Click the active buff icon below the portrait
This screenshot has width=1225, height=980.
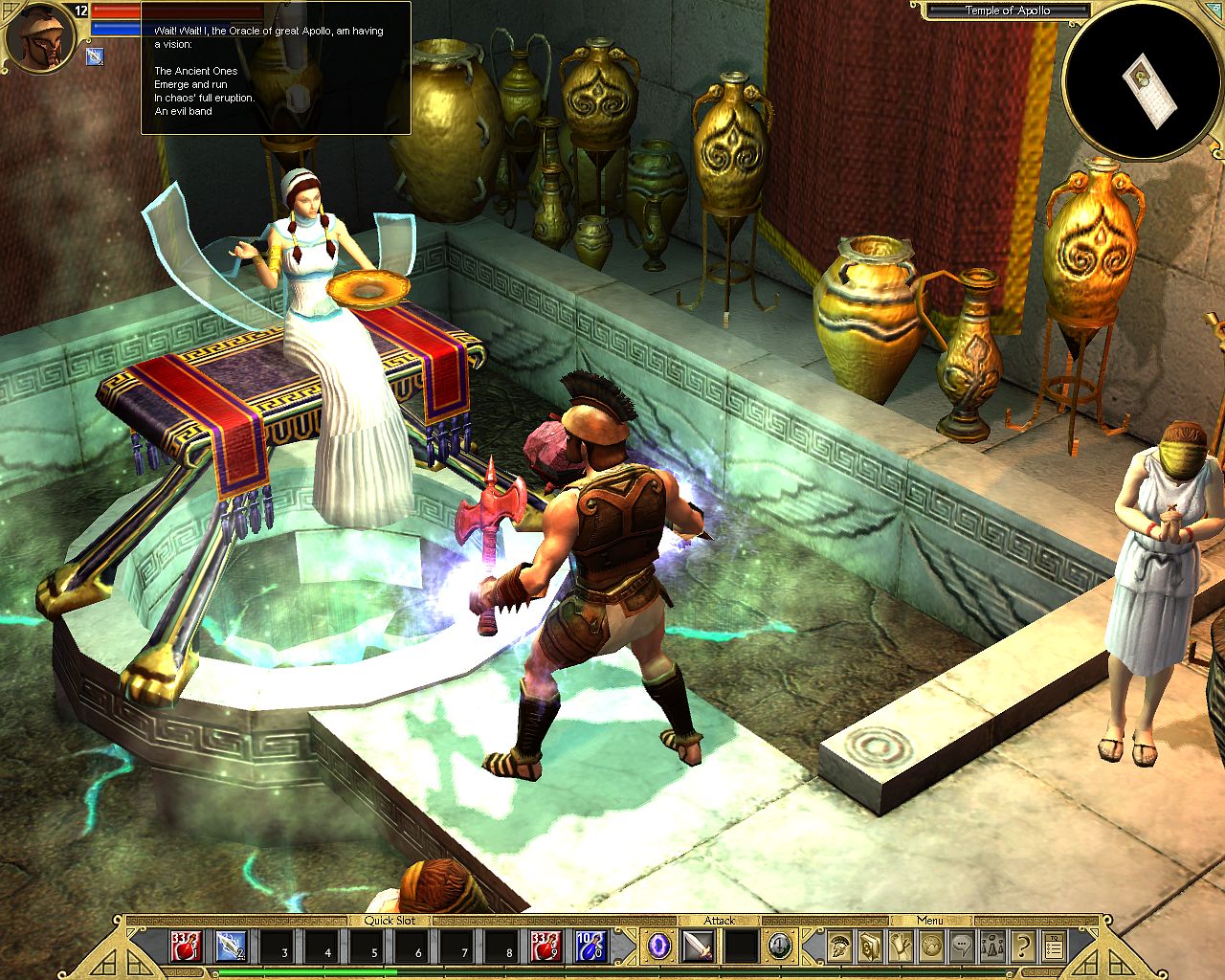(95, 56)
